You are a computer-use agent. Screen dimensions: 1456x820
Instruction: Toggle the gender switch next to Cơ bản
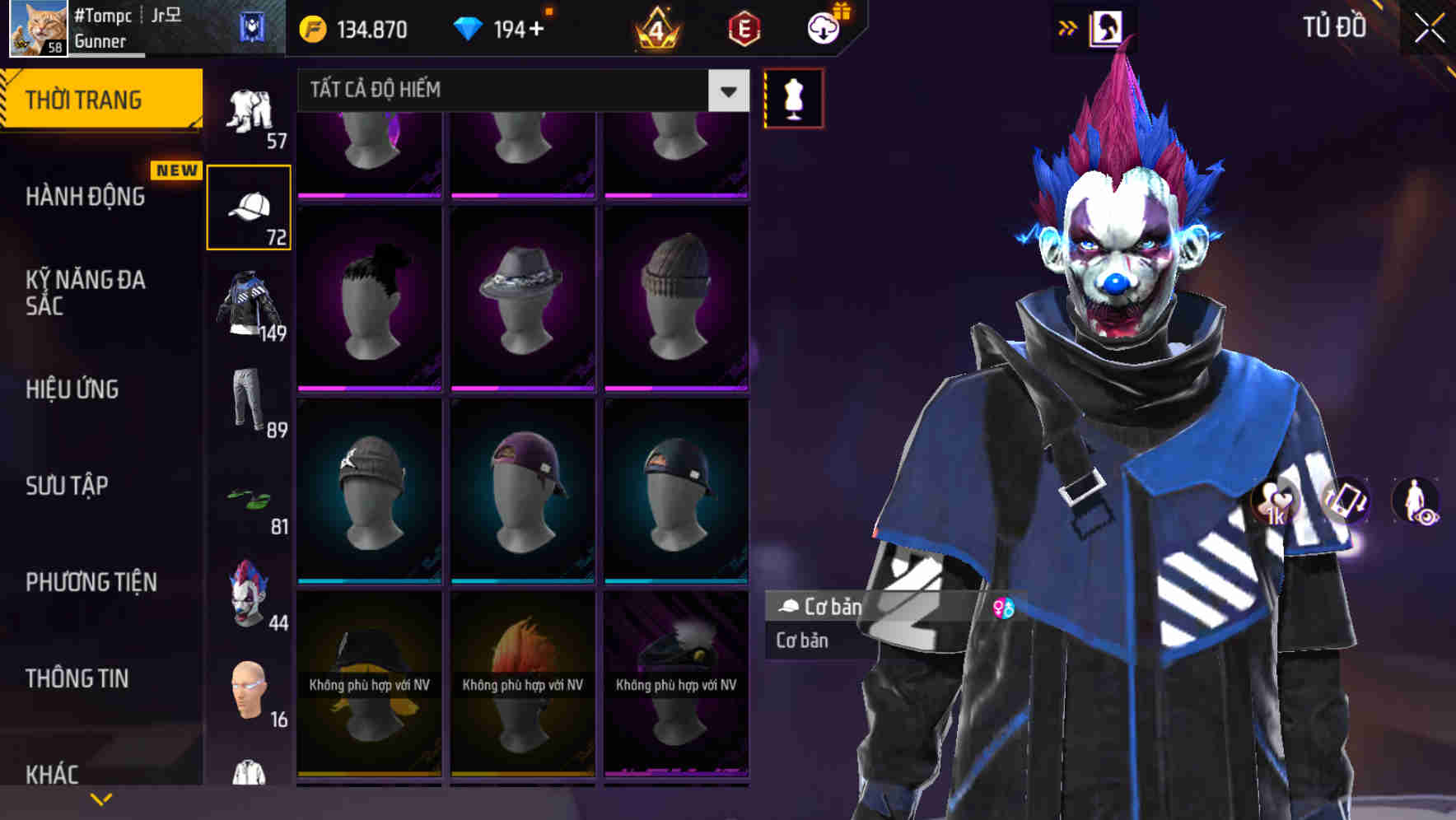(x=1005, y=609)
